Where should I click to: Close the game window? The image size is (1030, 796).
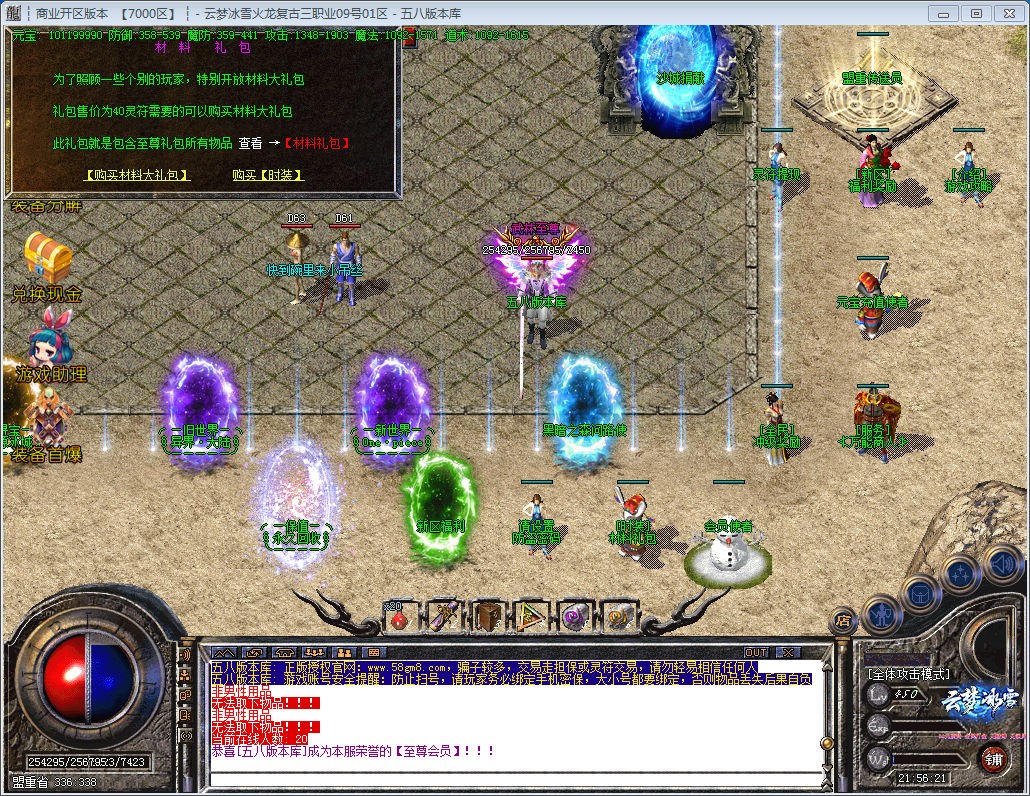[x=1008, y=13]
